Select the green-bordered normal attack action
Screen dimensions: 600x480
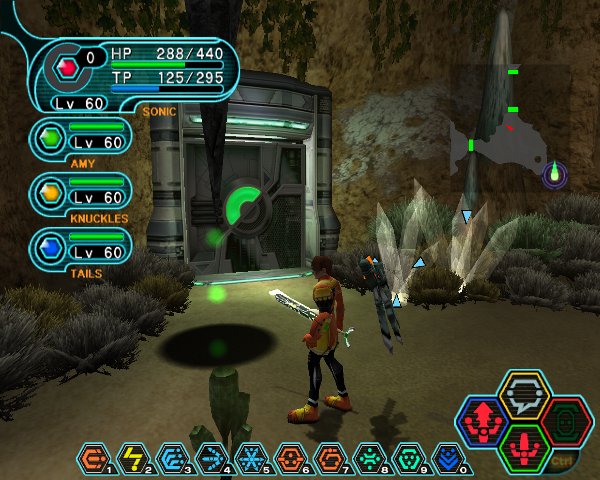coord(524,447)
